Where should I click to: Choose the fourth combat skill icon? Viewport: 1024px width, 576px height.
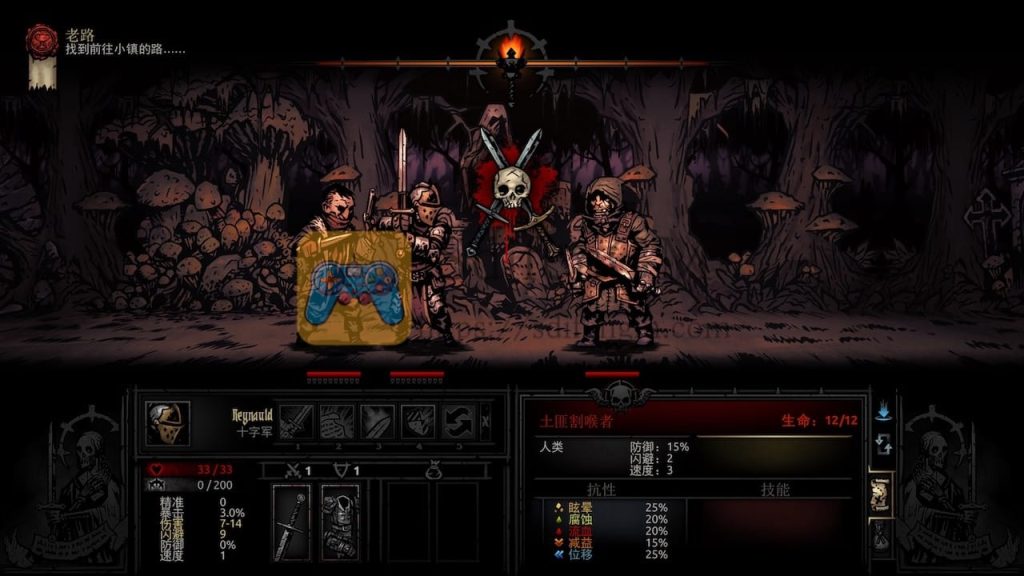418,422
